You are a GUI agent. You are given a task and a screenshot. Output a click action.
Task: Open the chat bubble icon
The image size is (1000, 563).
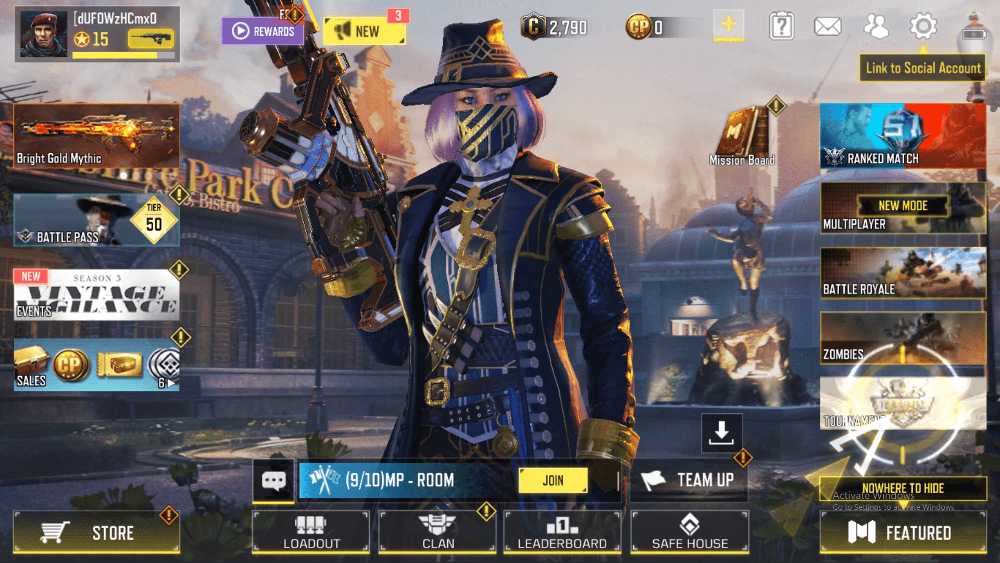tap(274, 481)
